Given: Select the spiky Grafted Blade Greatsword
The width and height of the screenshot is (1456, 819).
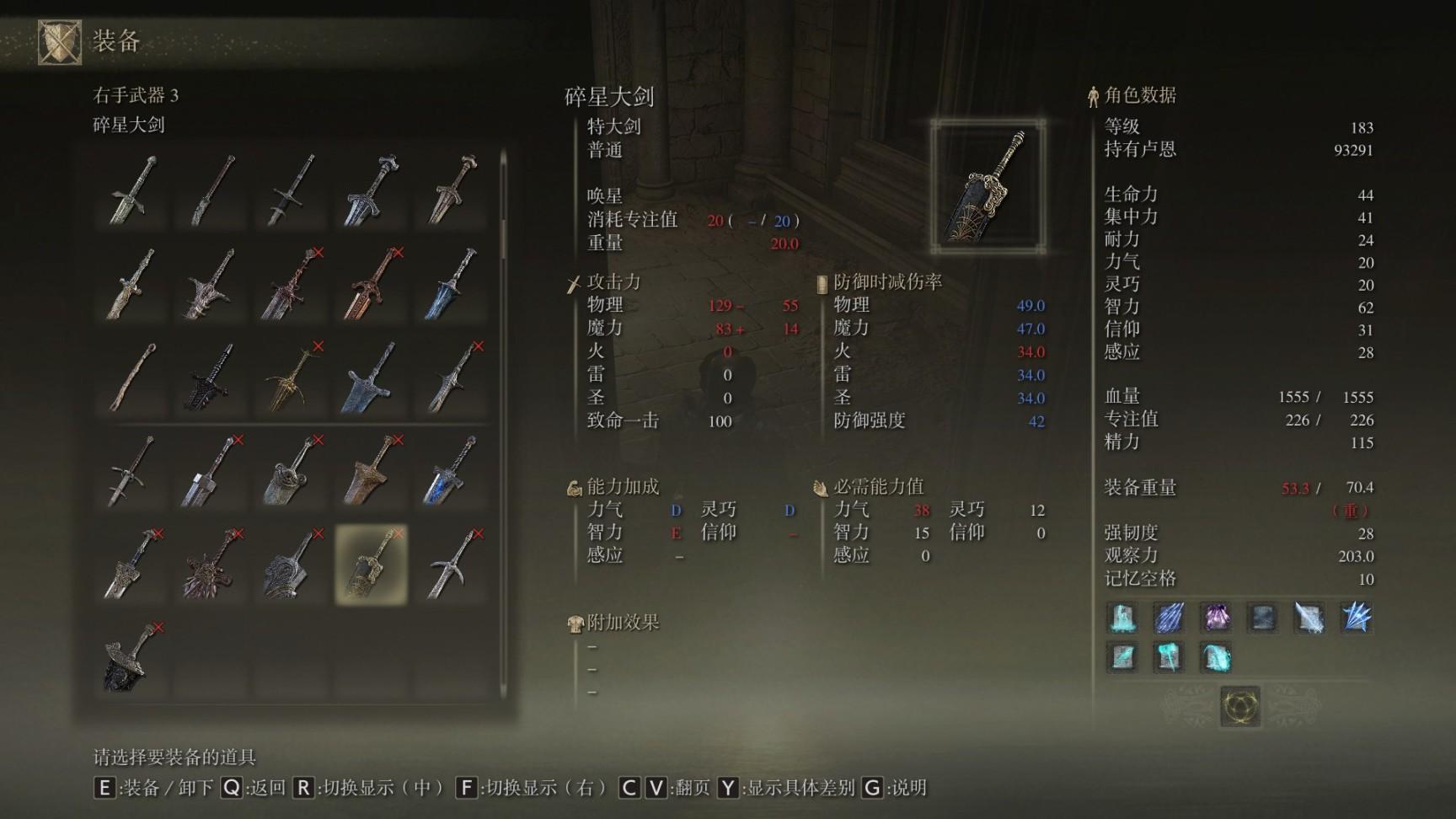Looking at the screenshot, I should (x=211, y=565).
